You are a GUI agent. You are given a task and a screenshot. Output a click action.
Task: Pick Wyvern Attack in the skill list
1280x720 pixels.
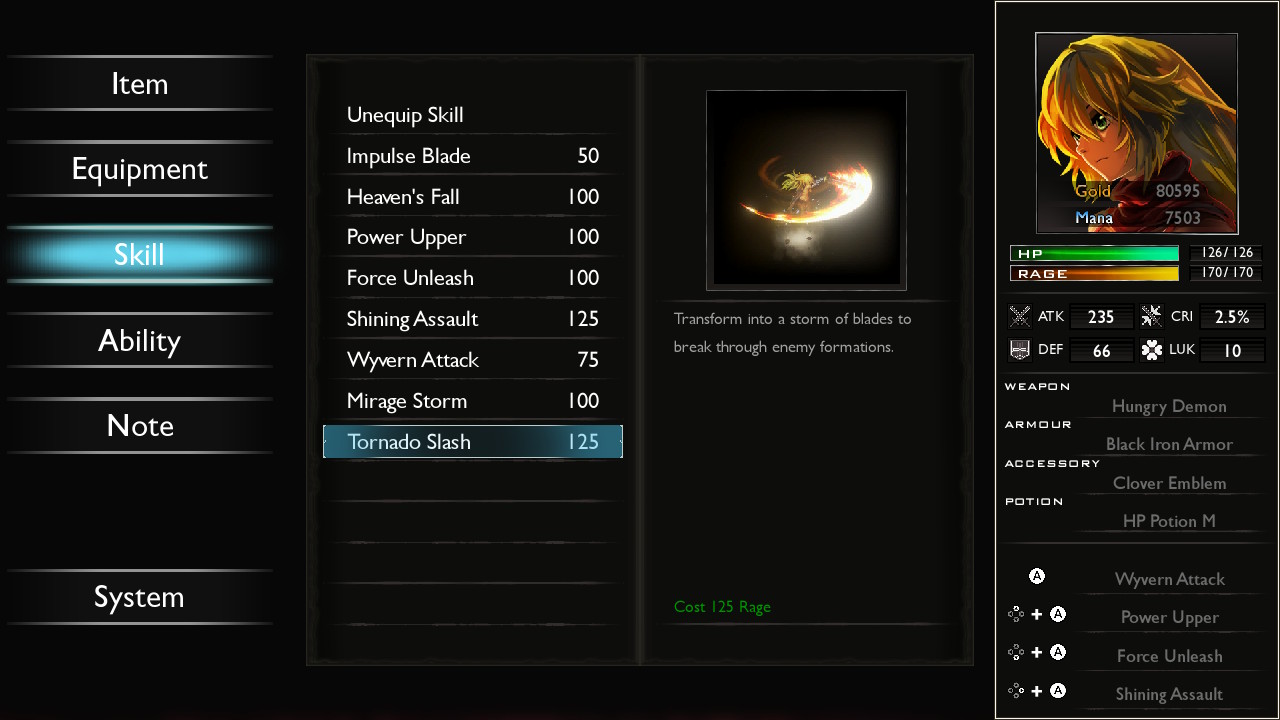[472, 360]
